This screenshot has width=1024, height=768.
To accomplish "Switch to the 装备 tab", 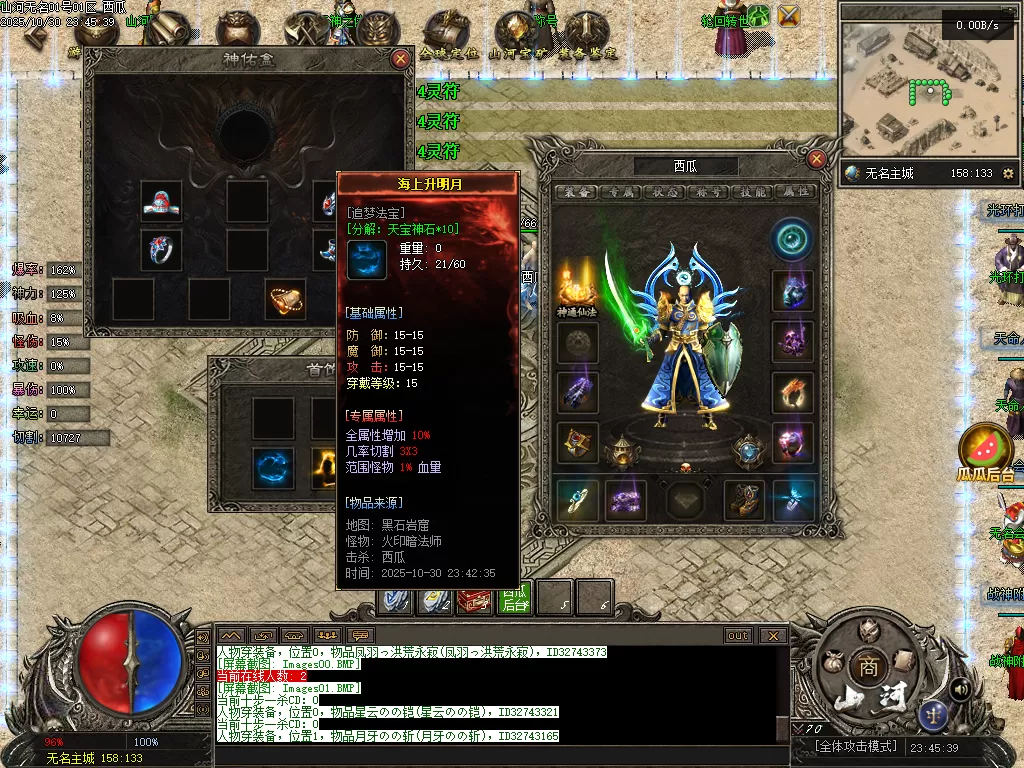I will click(x=575, y=192).
